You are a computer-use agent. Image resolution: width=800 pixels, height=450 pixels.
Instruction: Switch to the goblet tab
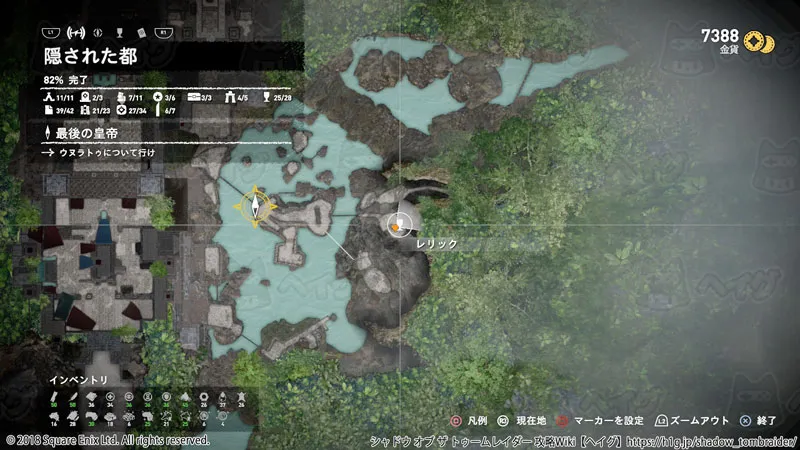point(119,32)
